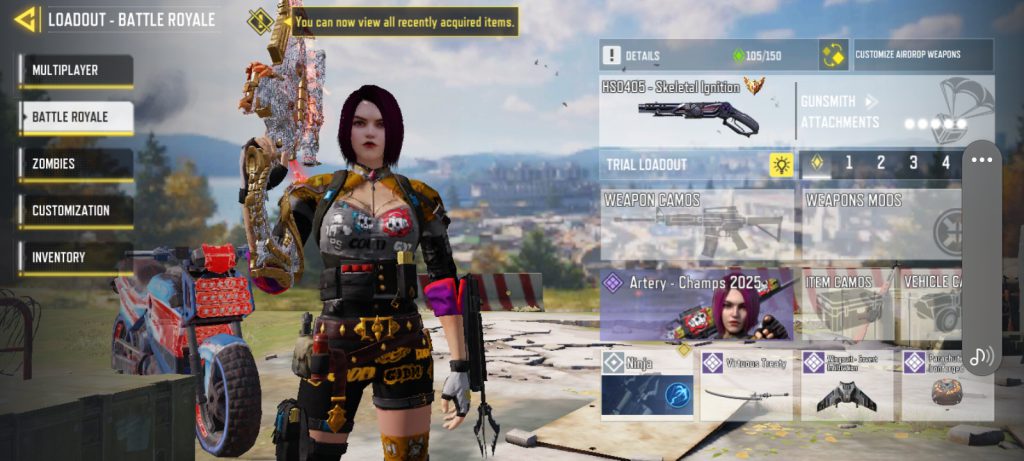Choose the Ninja class slot
Image resolution: width=1024 pixels, height=461 pixels.
pyautogui.click(x=646, y=384)
